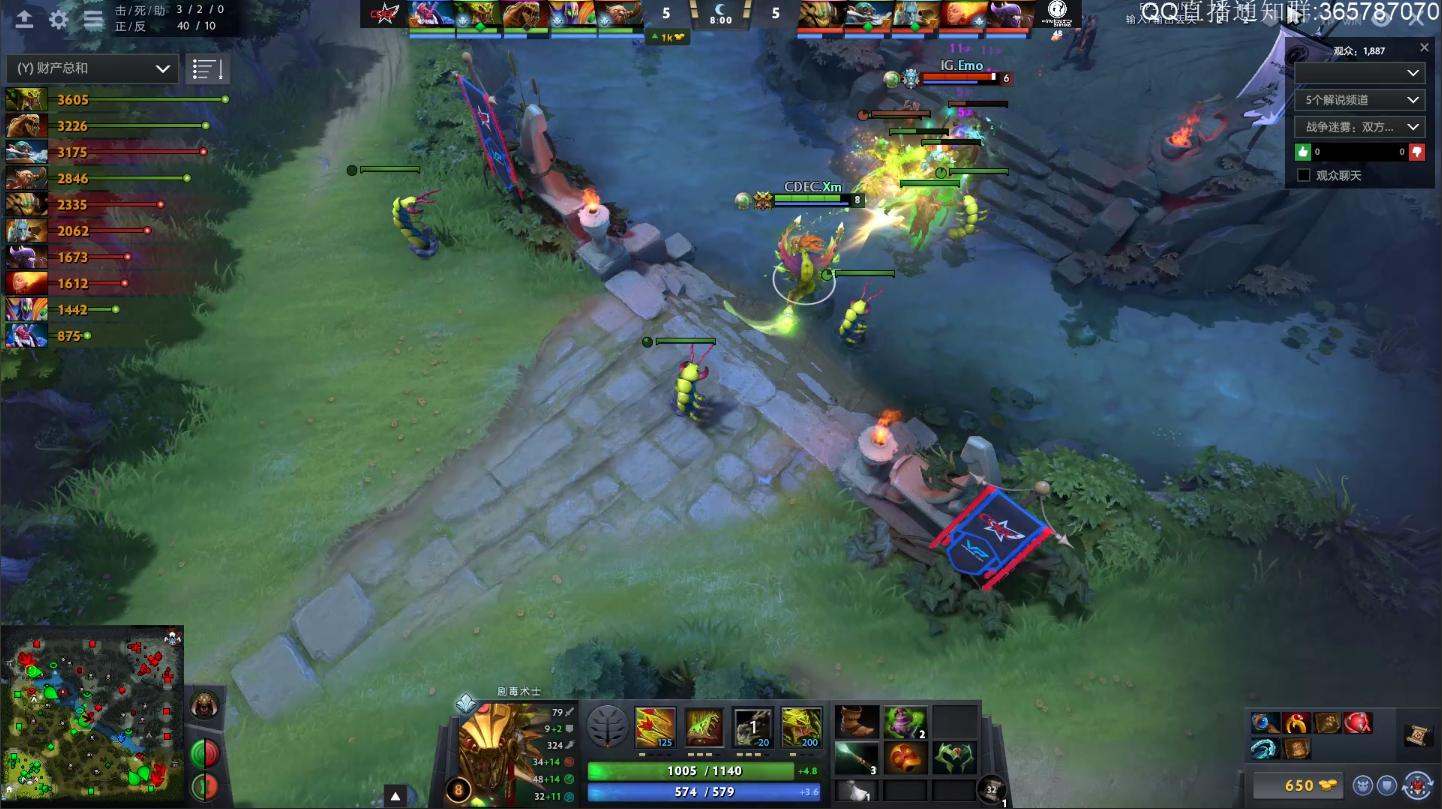
Task: Open the spectator hamburger menu
Action: (93, 18)
